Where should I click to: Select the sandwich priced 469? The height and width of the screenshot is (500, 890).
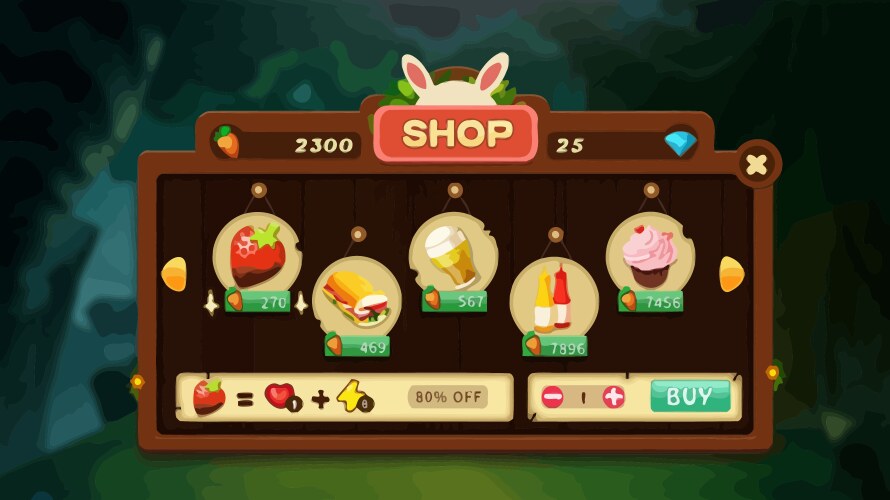pyautogui.click(x=357, y=297)
